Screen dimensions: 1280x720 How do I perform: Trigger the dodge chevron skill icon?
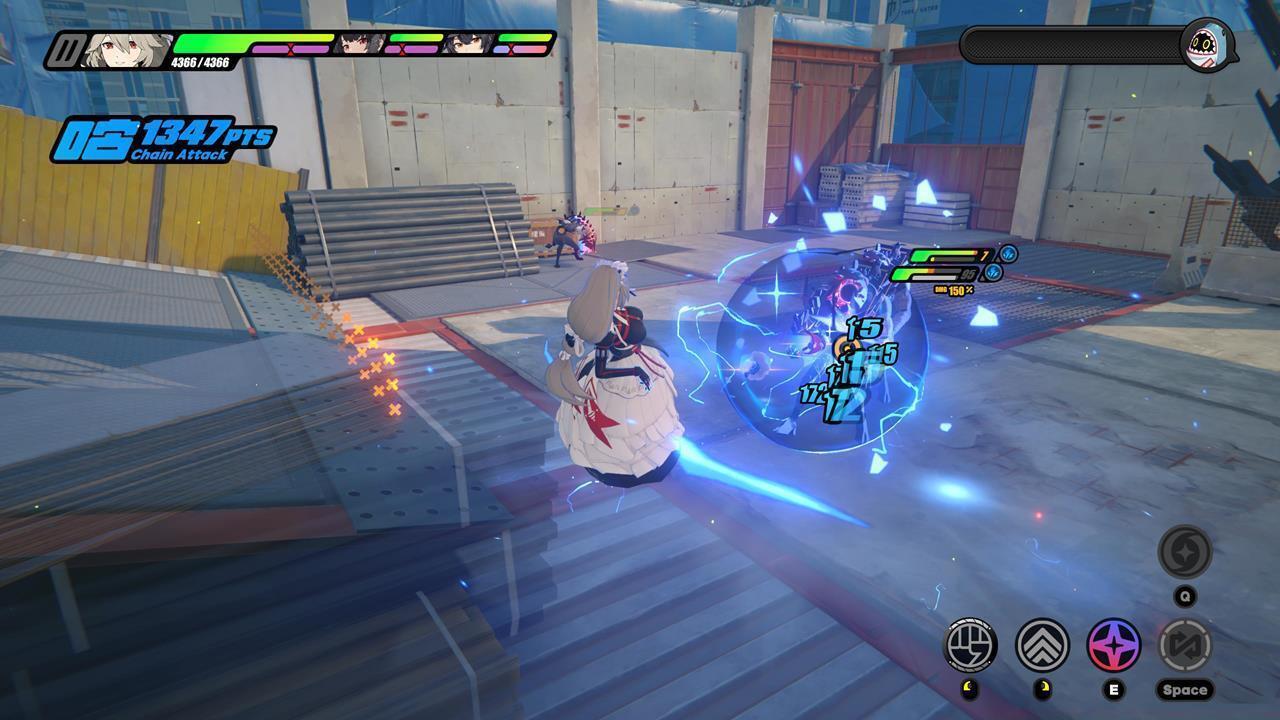pyautogui.click(x=1041, y=647)
